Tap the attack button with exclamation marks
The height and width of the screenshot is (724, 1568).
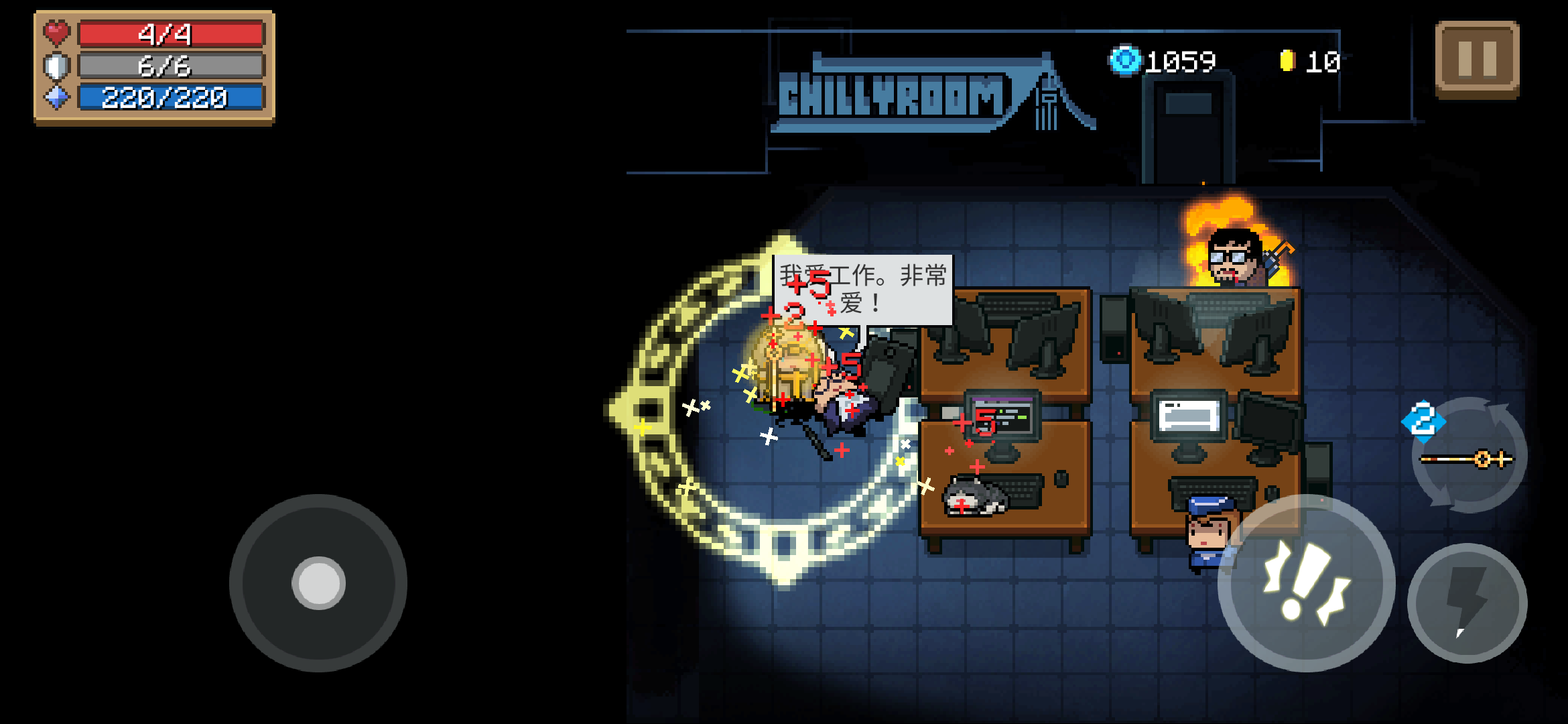click(1306, 582)
